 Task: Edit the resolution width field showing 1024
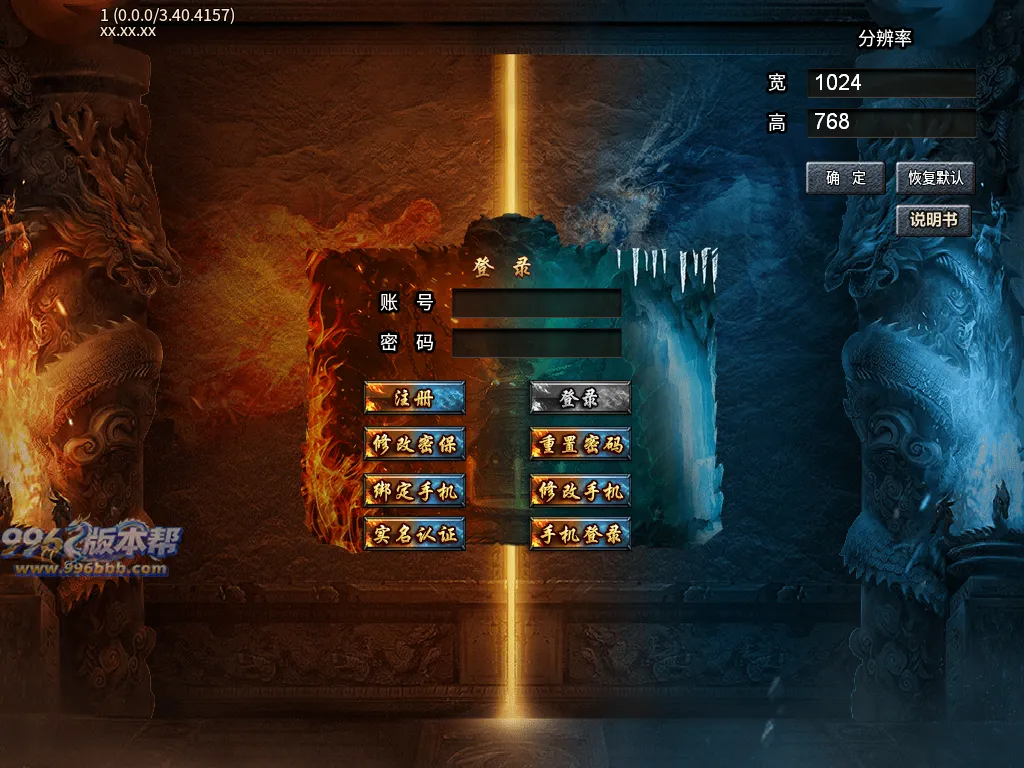click(x=891, y=83)
